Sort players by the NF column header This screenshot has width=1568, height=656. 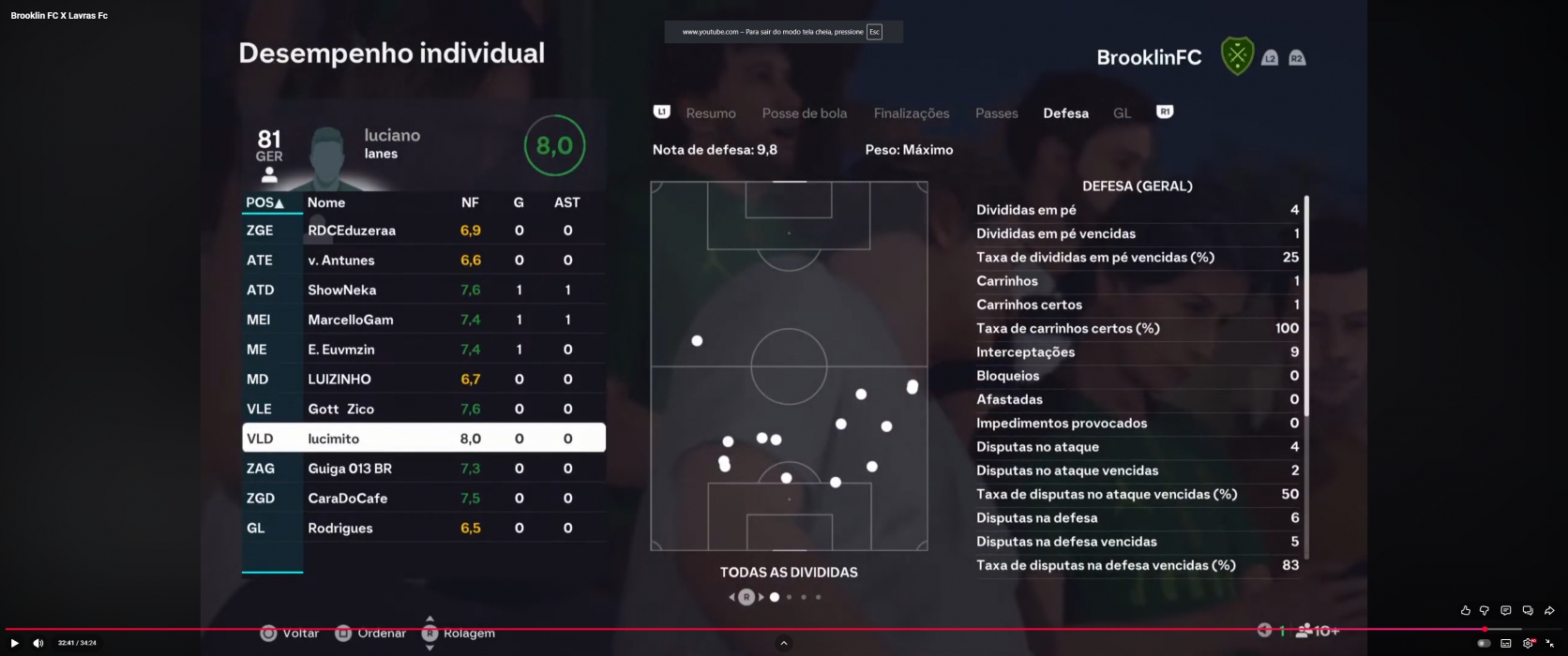[470, 202]
